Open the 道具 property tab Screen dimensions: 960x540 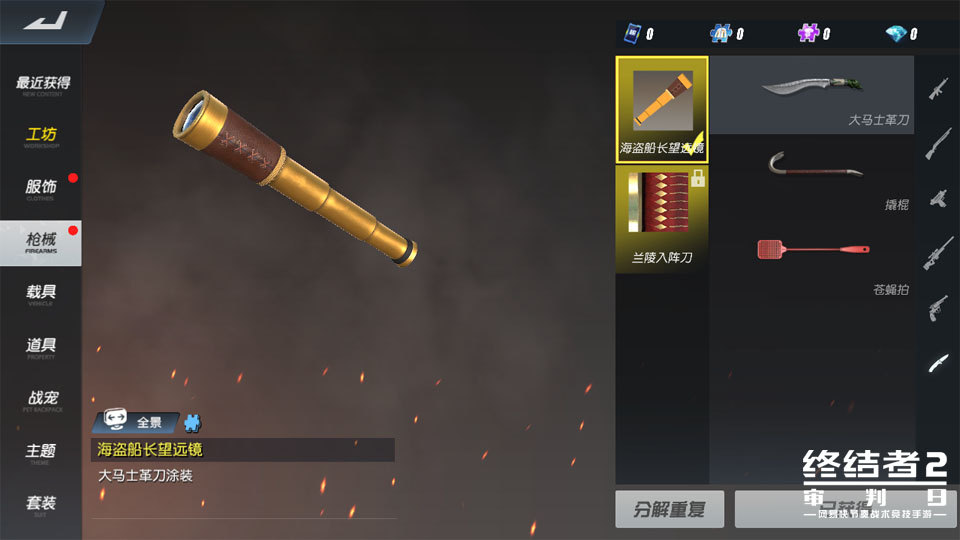[x=41, y=347]
